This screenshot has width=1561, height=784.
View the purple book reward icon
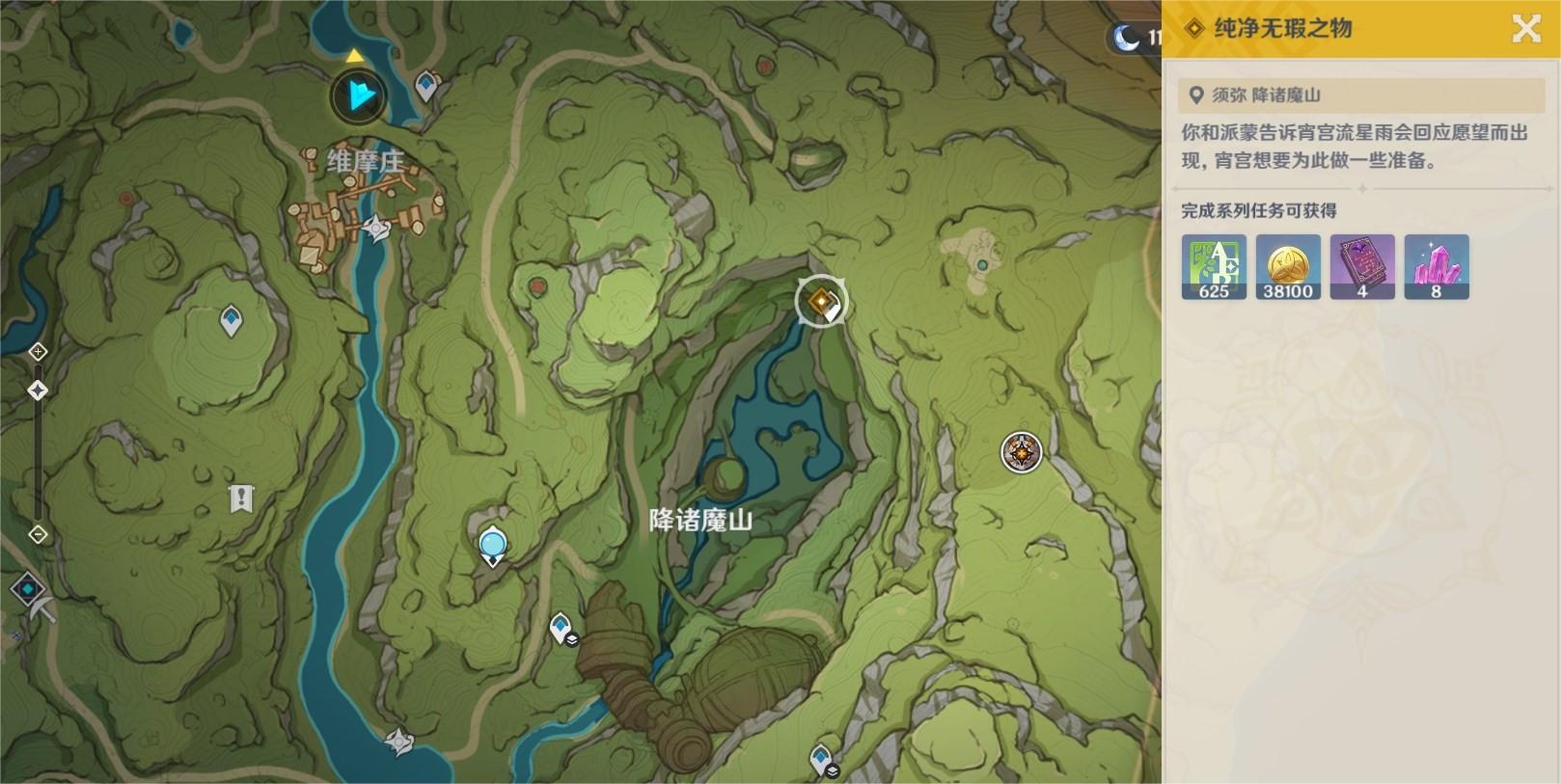pos(1362,267)
